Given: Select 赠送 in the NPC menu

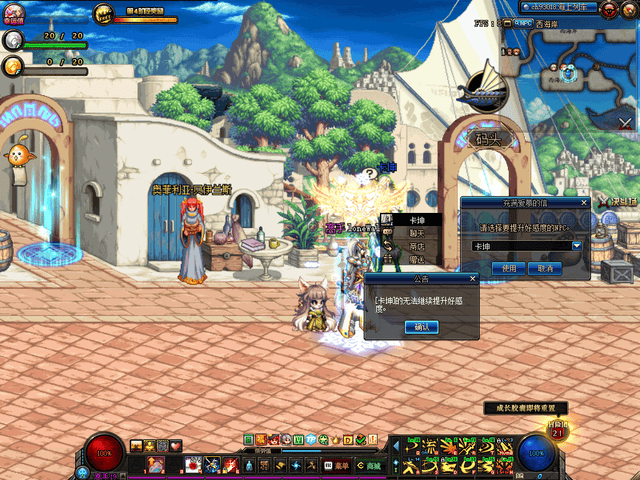Looking at the screenshot, I should click(417, 258).
